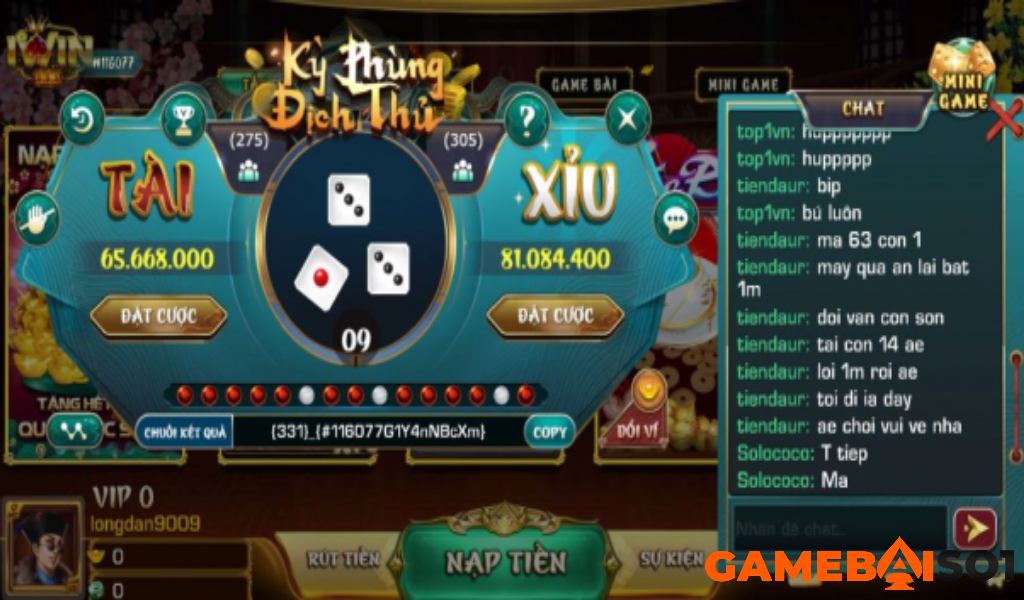Open longdan9009 player avatar profile
1024x600 pixels.
coord(45,545)
